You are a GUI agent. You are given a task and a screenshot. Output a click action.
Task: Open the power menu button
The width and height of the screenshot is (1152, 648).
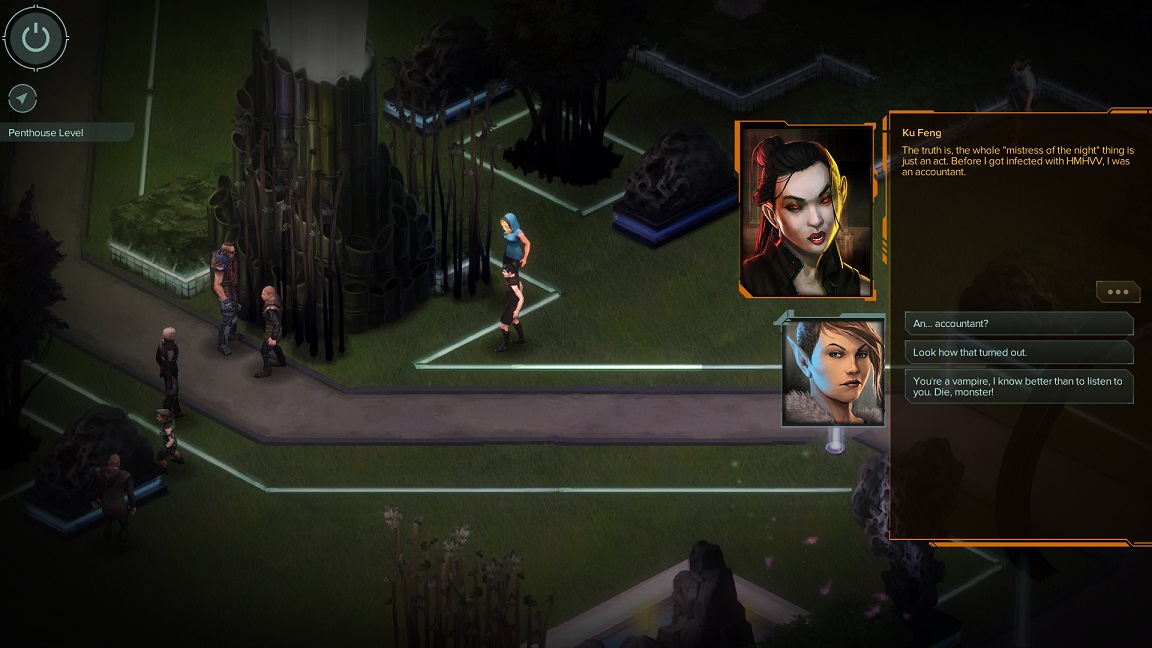(35, 38)
